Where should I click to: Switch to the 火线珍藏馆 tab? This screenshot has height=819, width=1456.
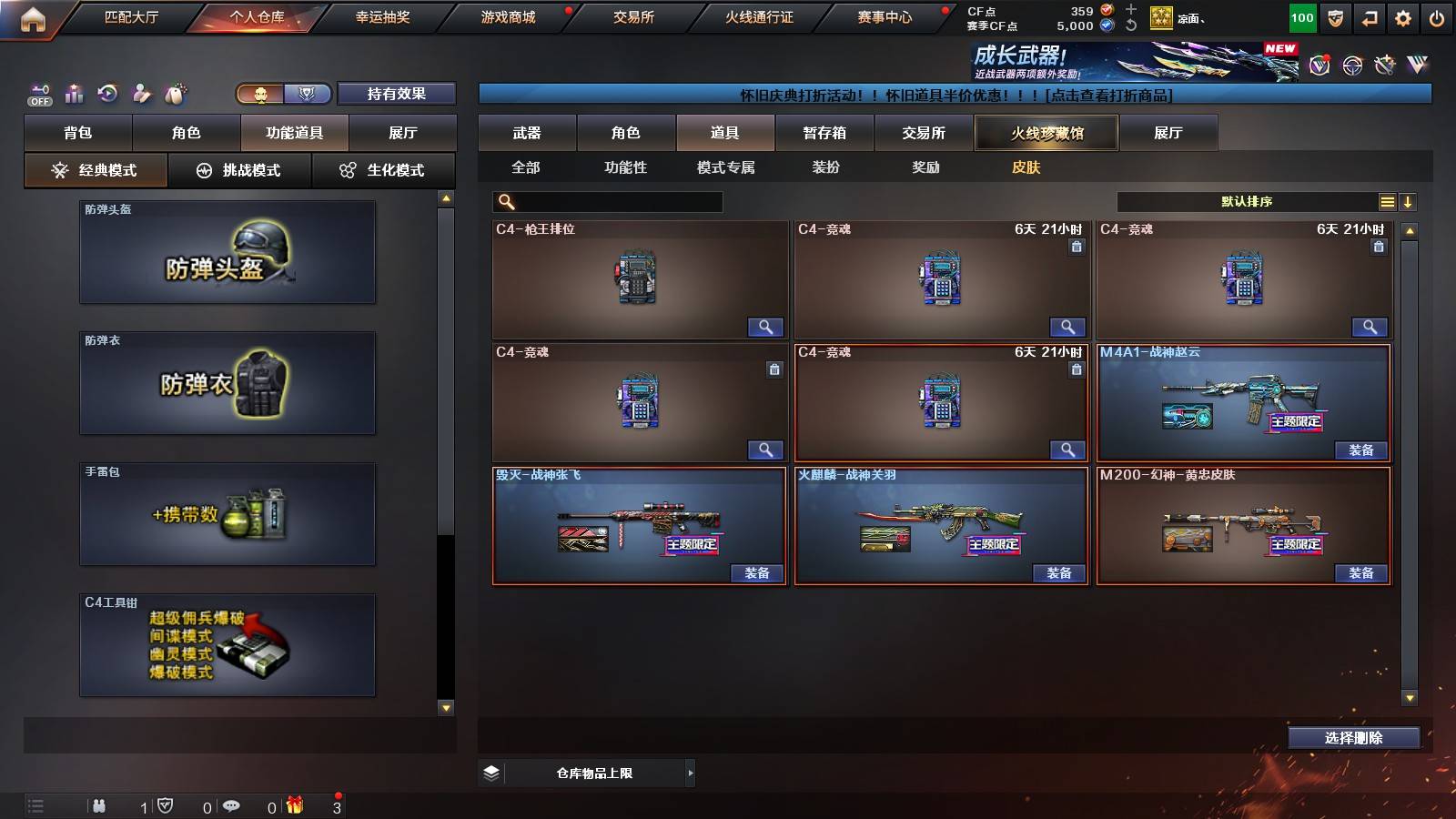(1046, 132)
